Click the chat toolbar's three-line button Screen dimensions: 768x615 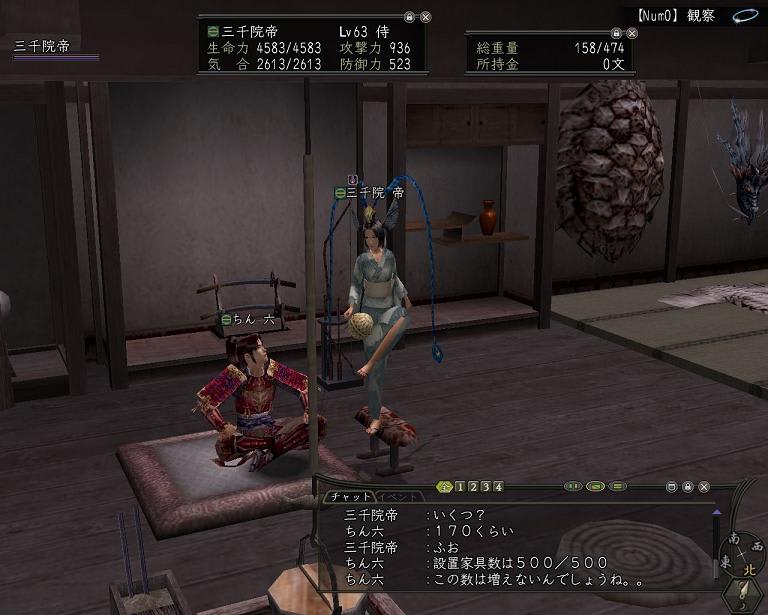[x=617, y=487]
